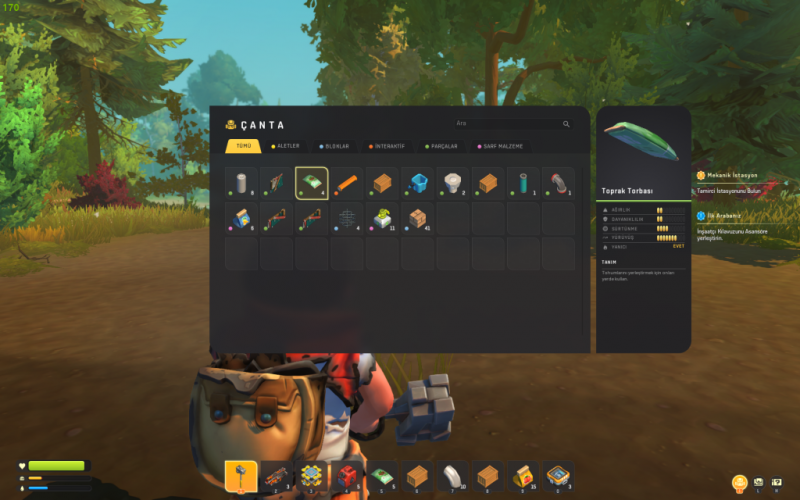Screen dimensions: 800x500
Task: Pick the orange pipe item slot
Action: click(x=347, y=184)
